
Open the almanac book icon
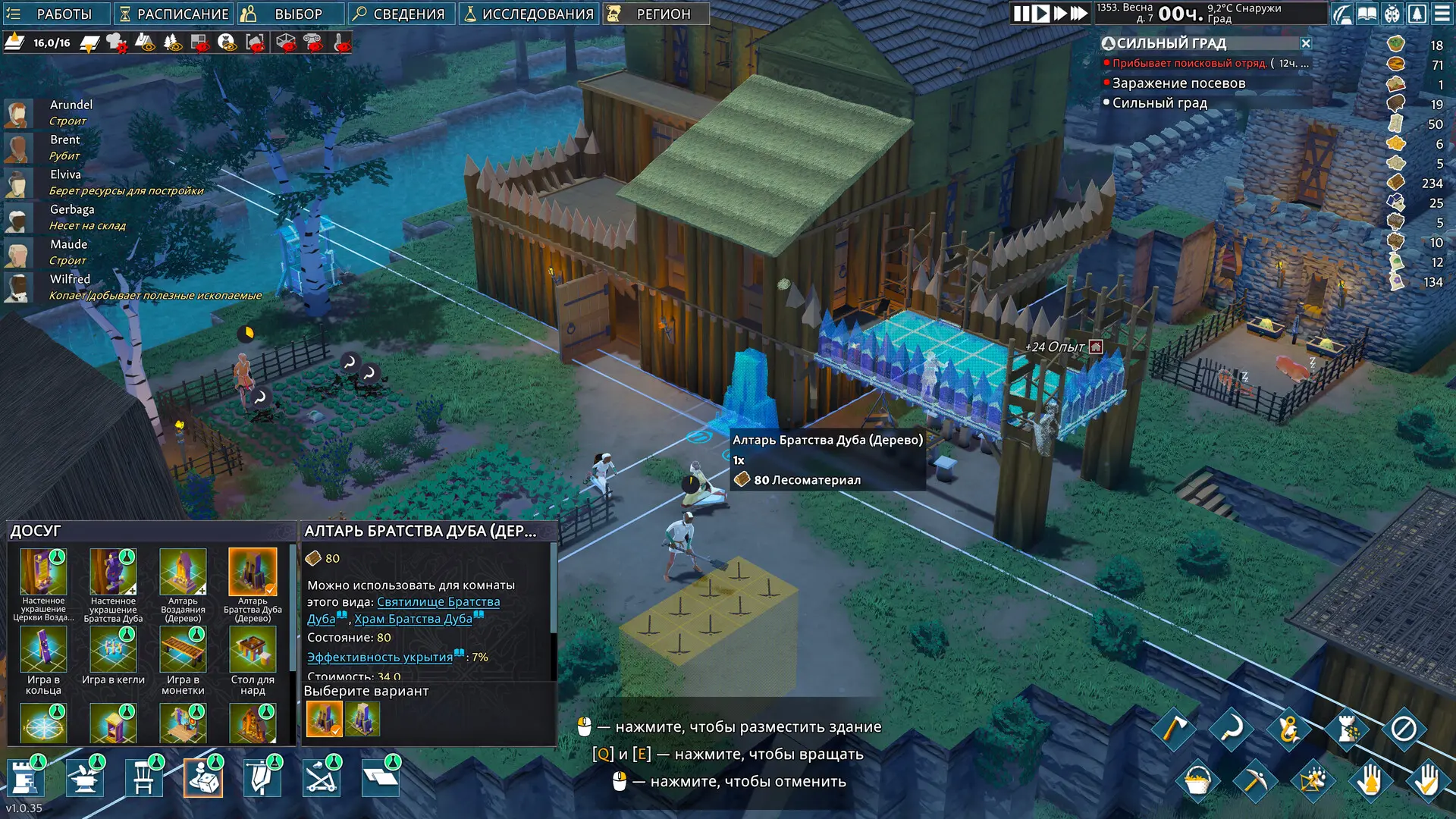1367,14
